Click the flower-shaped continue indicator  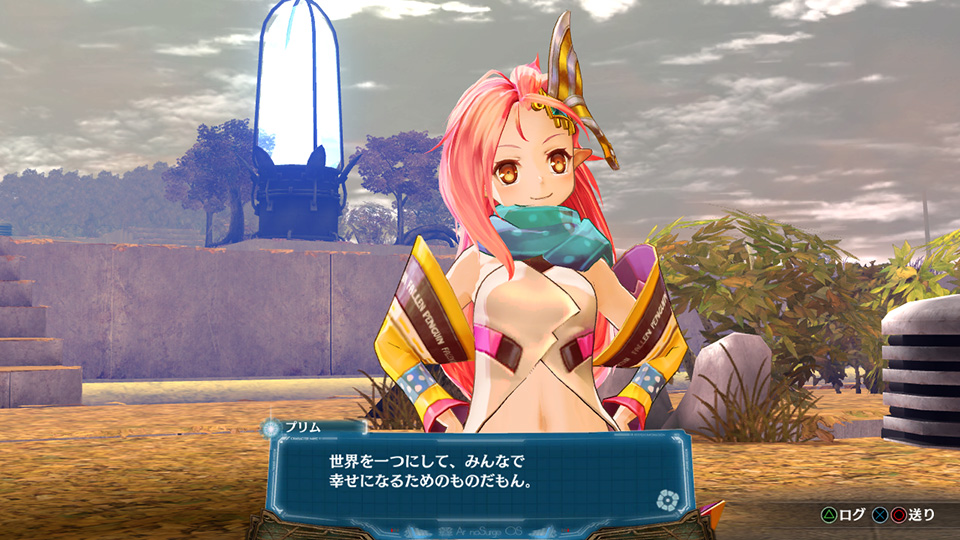click(665, 499)
